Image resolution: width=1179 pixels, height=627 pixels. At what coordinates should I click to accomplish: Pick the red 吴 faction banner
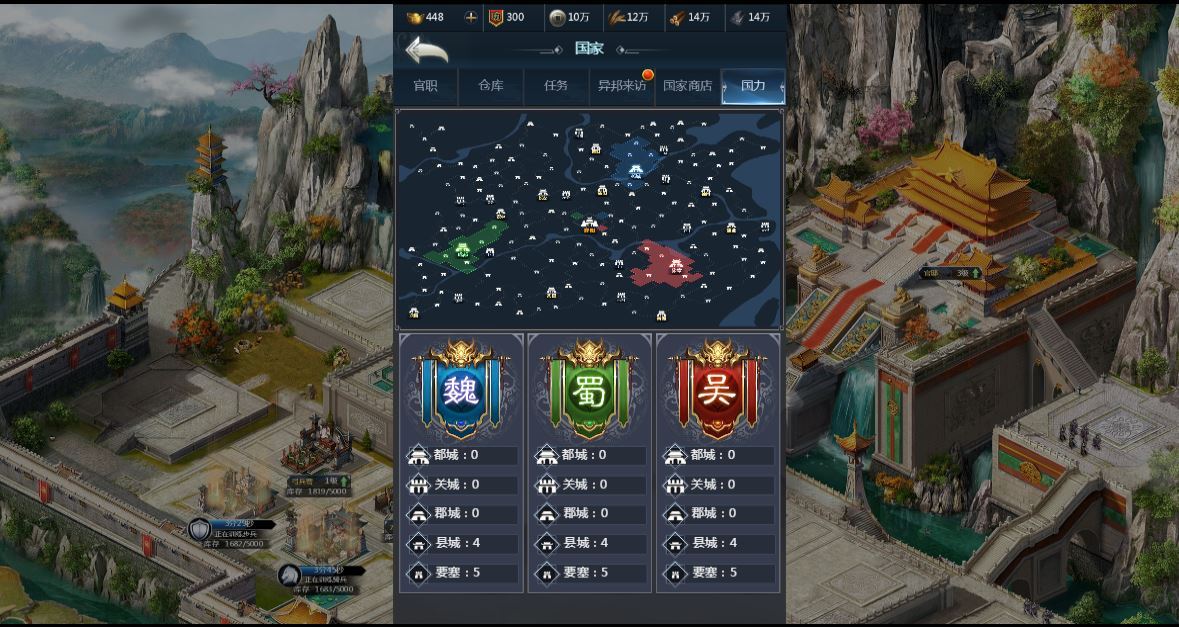[x=717, y=390]
